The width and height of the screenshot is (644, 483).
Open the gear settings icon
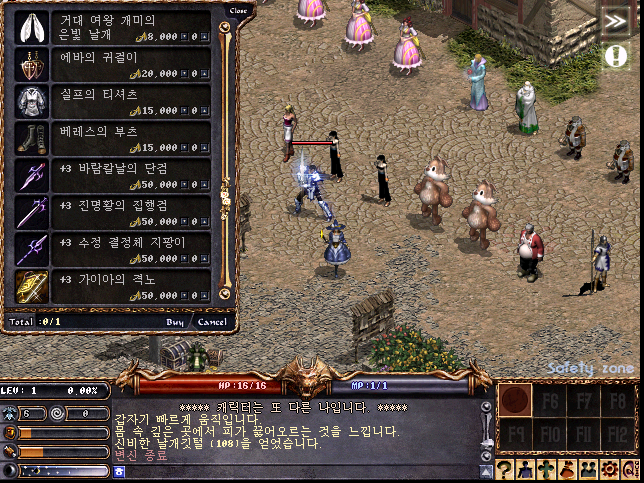608,471
